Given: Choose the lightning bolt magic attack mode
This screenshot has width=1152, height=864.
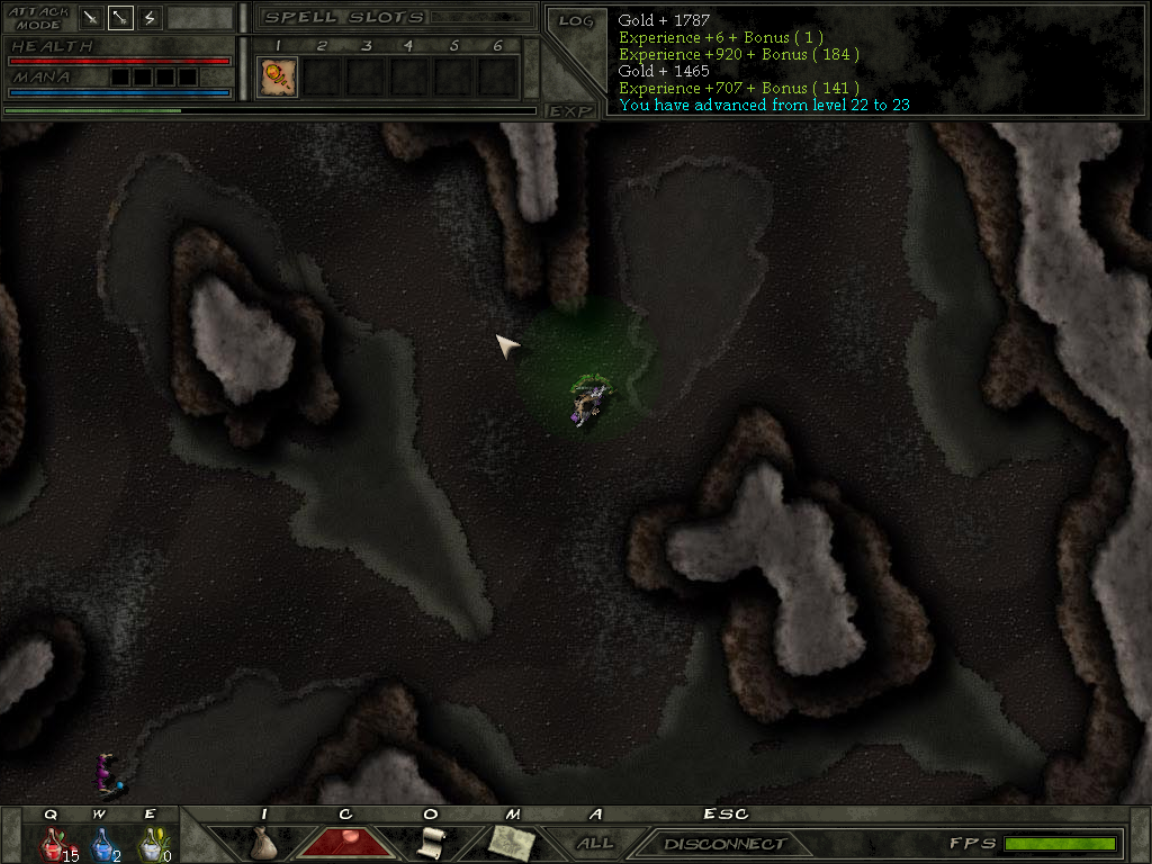Looking at the screenshot, I should [x=149, y=17].
